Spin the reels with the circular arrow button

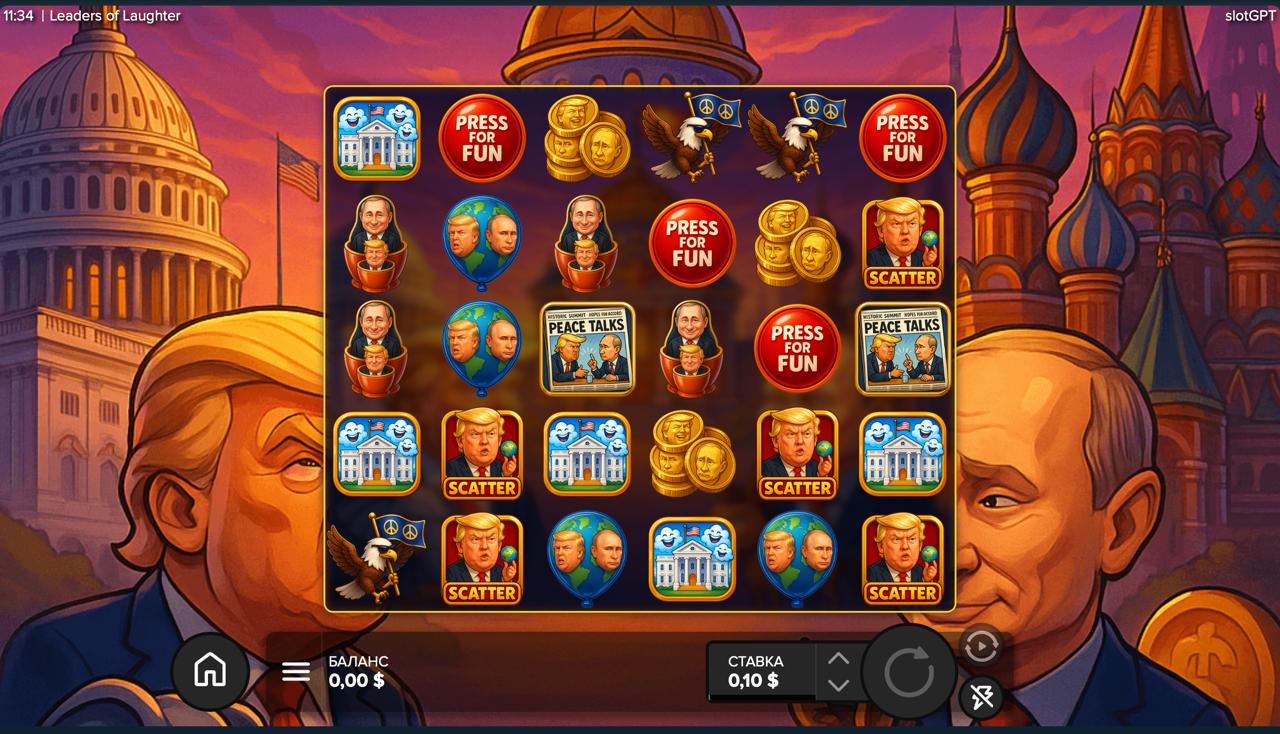click(908, 672)
